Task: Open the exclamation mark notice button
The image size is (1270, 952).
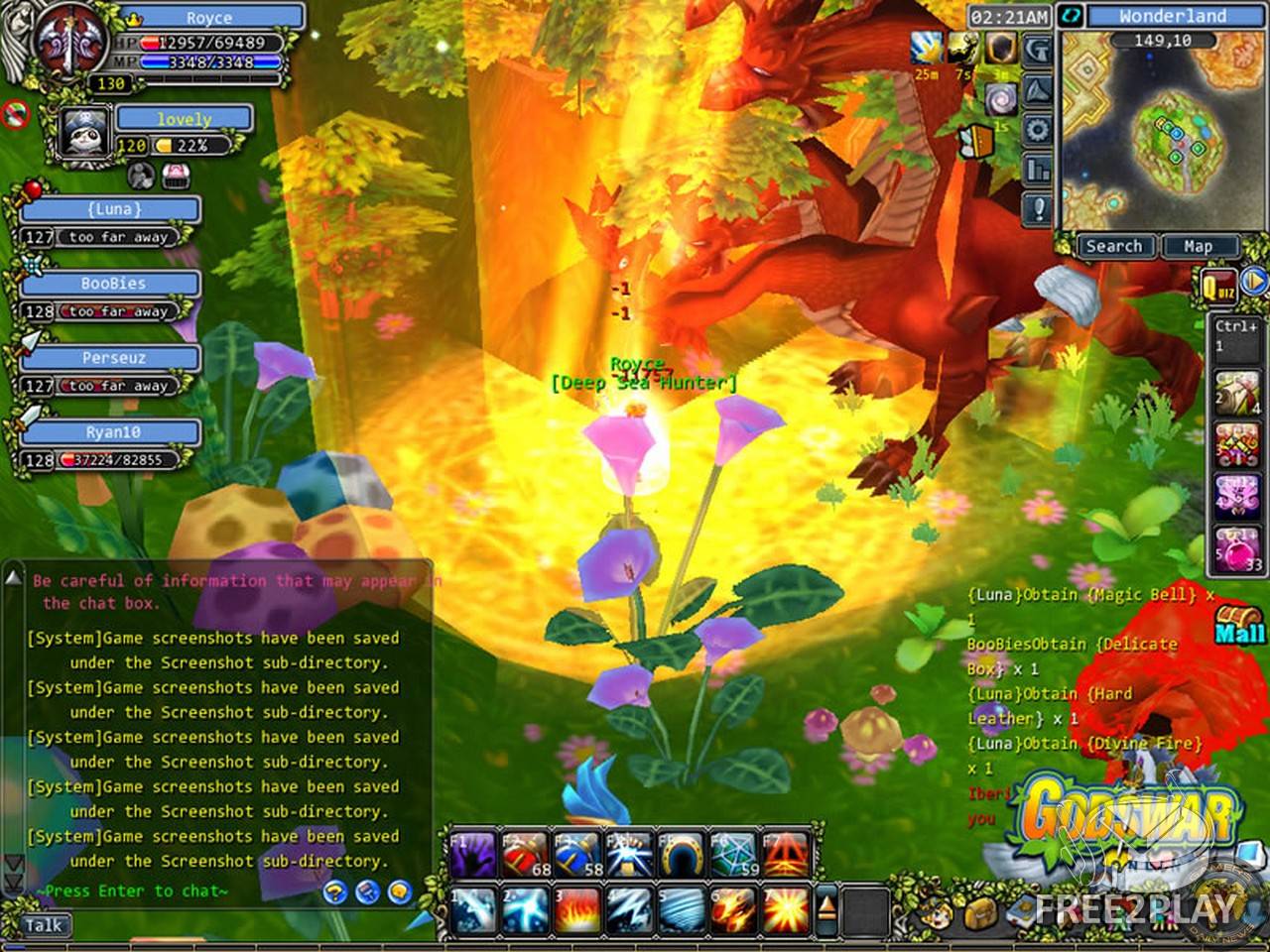Action: point(1038,208)
